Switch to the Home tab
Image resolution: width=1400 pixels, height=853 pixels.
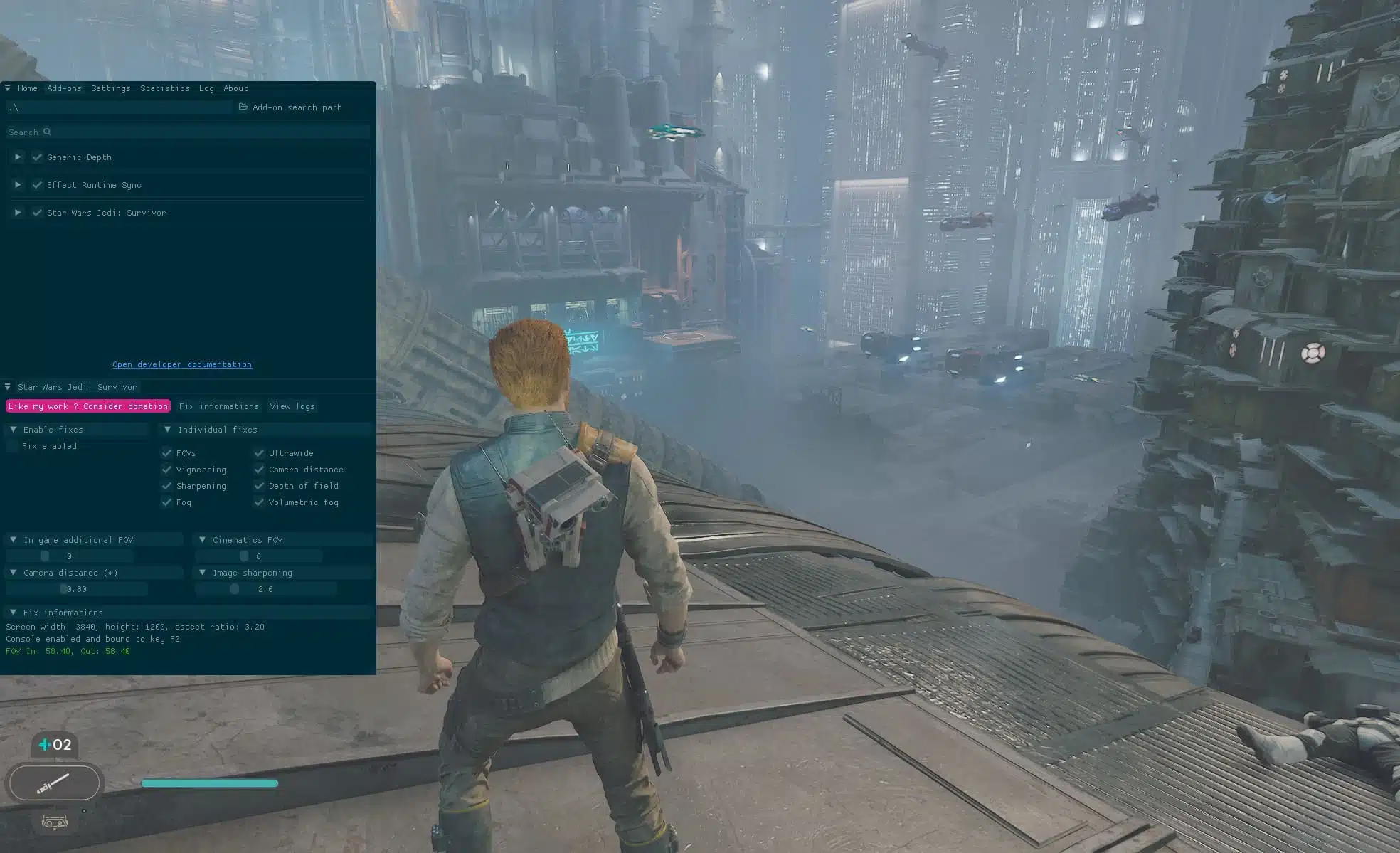pos(27,88)
